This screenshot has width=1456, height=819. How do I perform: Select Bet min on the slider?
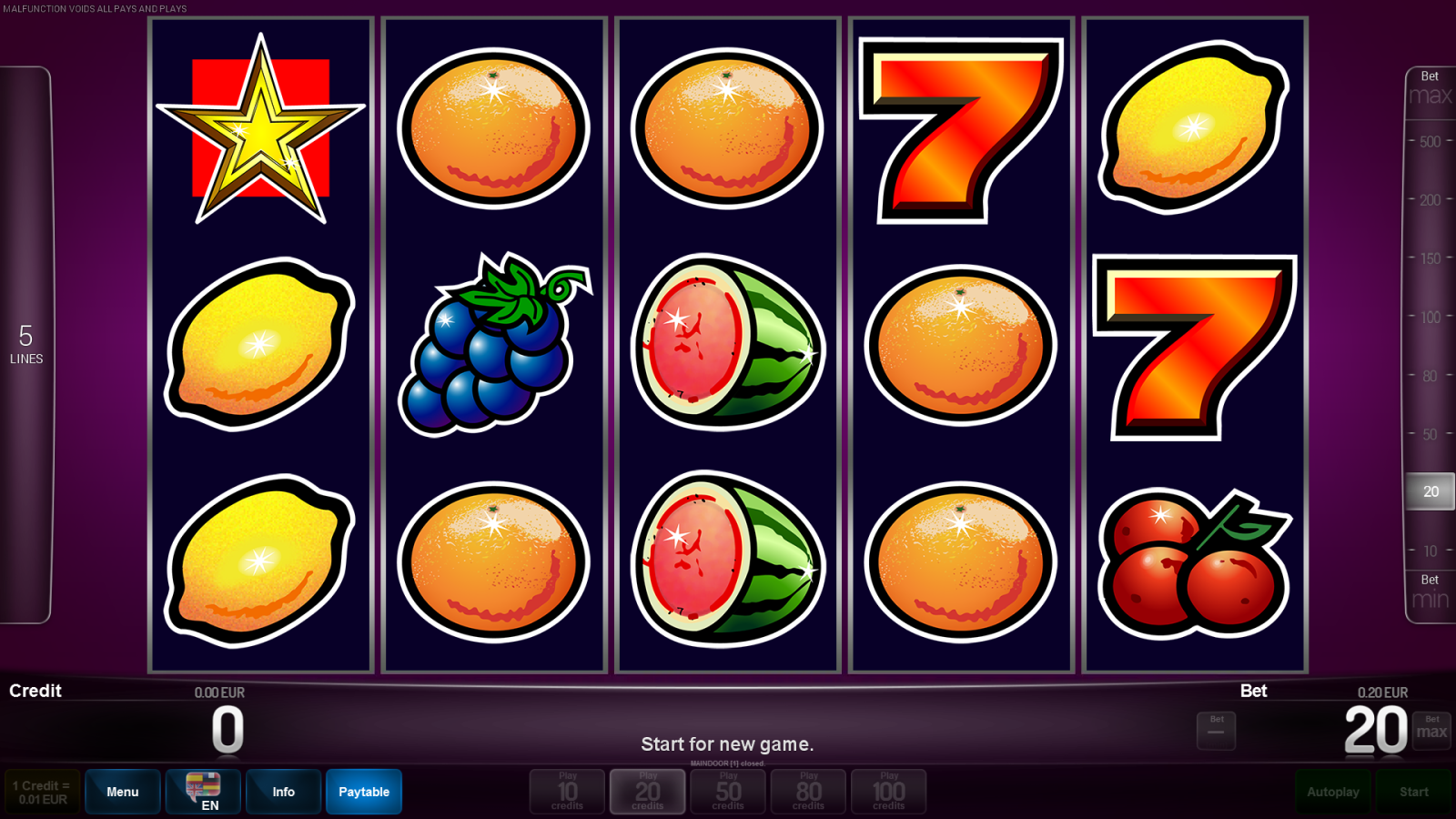coord(1430,592)
